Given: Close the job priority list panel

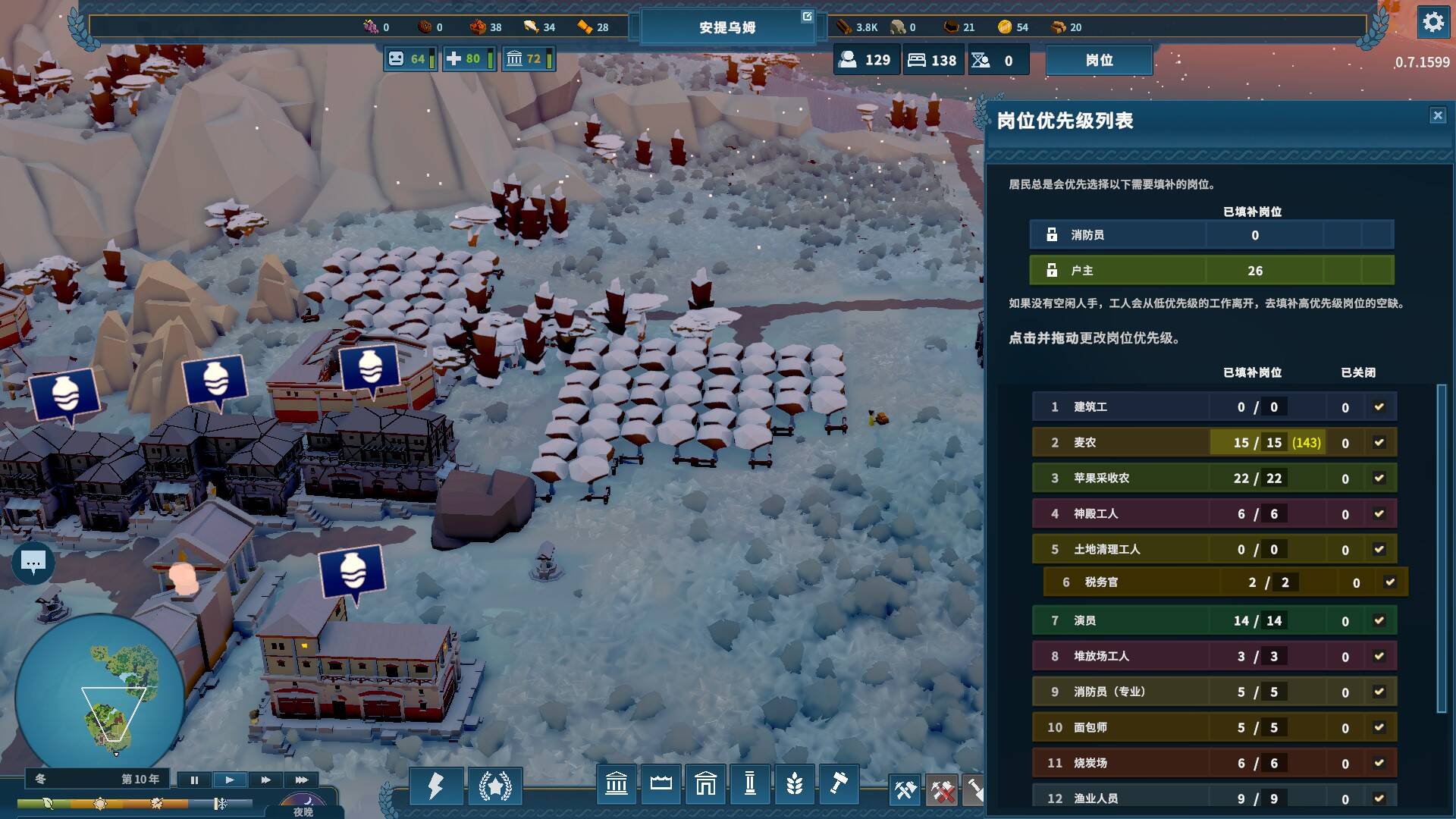Looking at the screenshot, I should (x=1437, y=115).
